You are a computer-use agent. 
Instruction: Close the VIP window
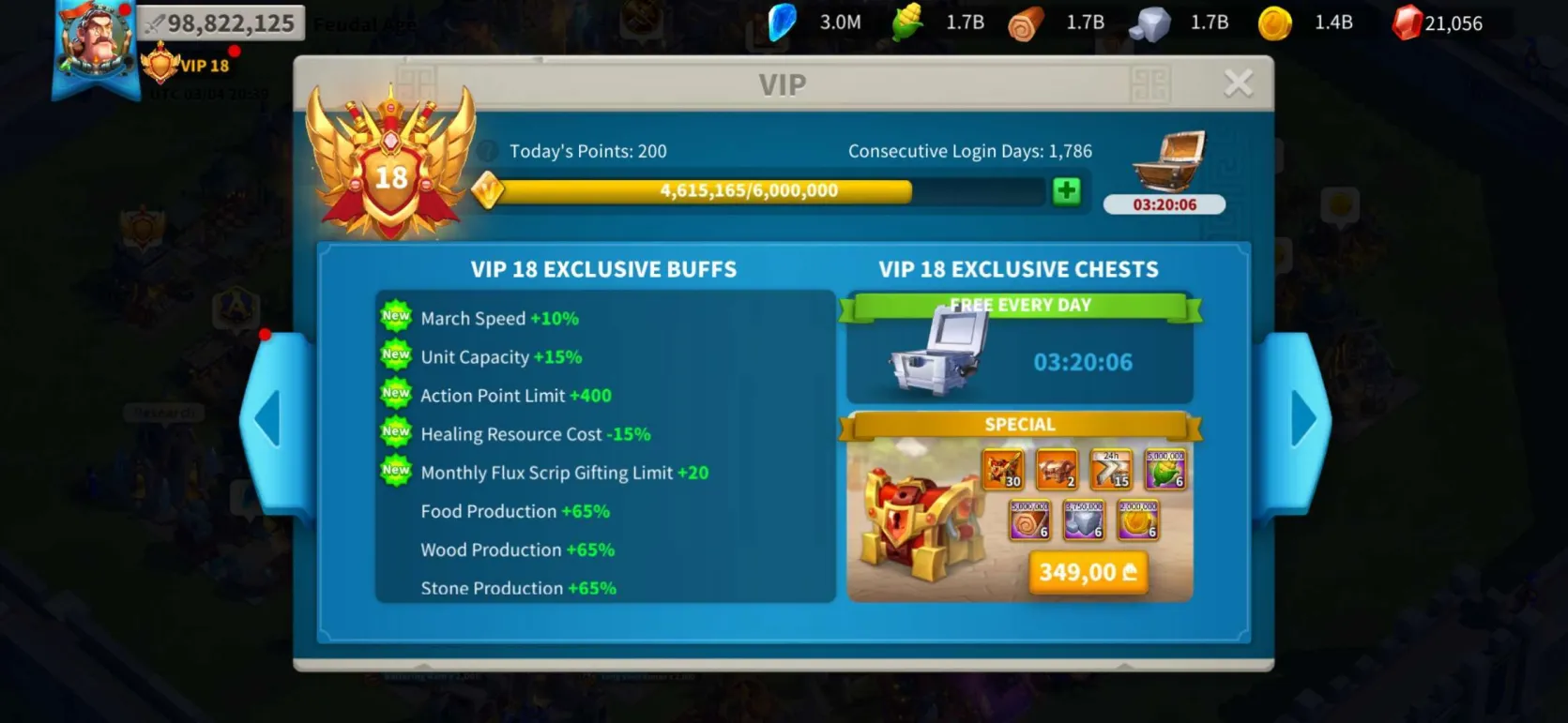click(x=1238, y=83)
